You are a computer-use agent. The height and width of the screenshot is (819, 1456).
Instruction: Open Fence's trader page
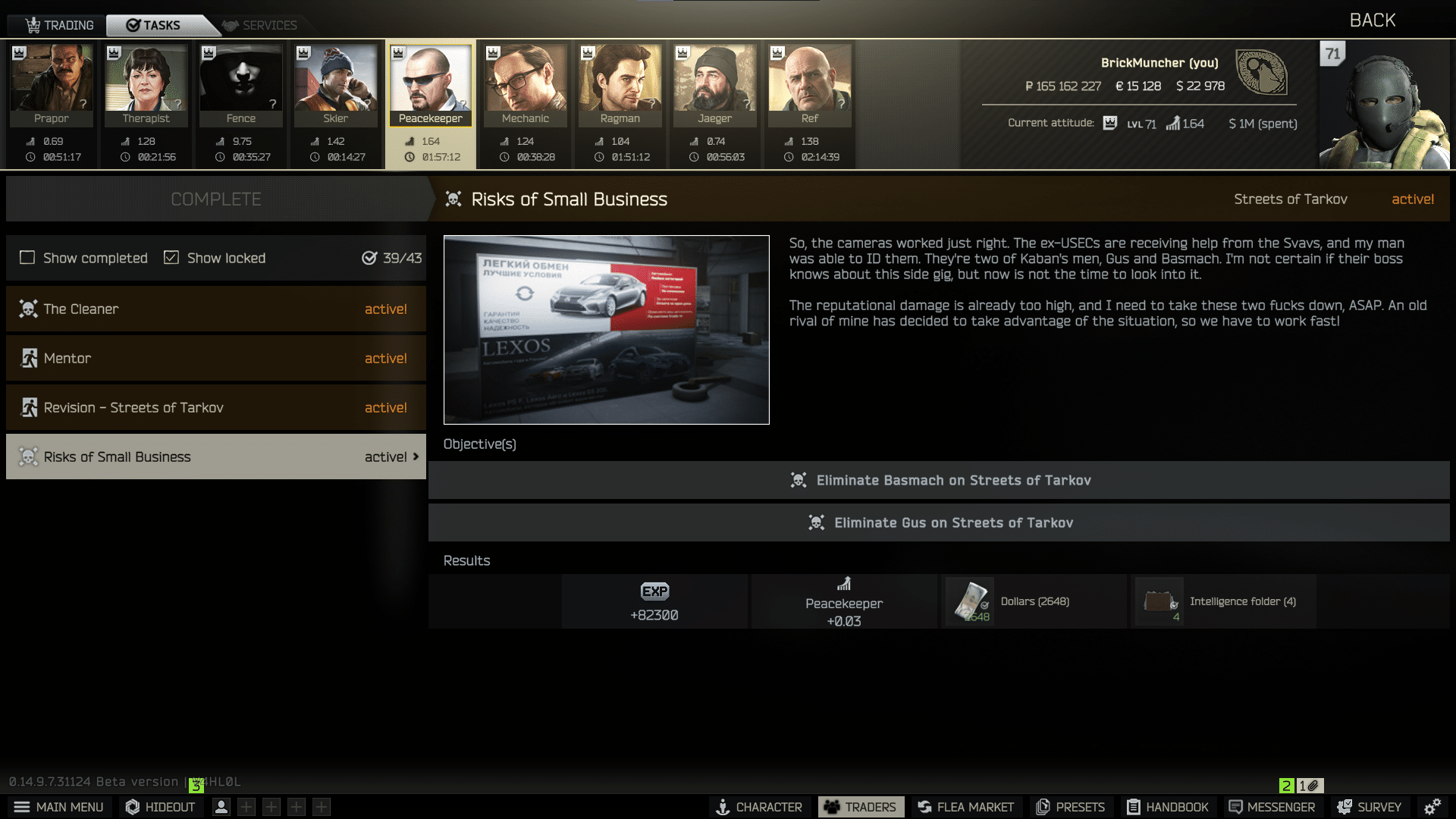(x=241, y=83)
